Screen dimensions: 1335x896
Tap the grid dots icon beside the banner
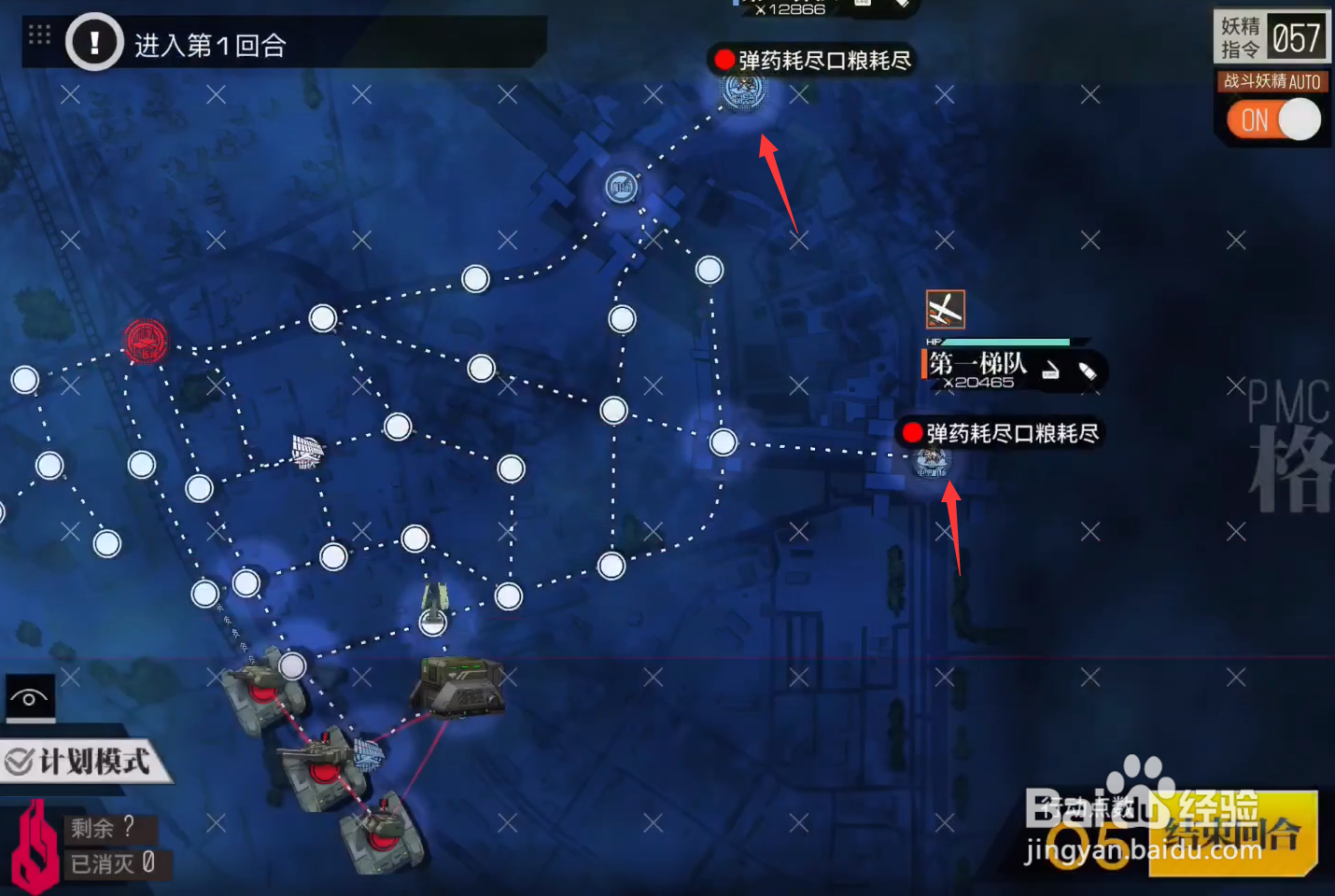pos(37,35)
